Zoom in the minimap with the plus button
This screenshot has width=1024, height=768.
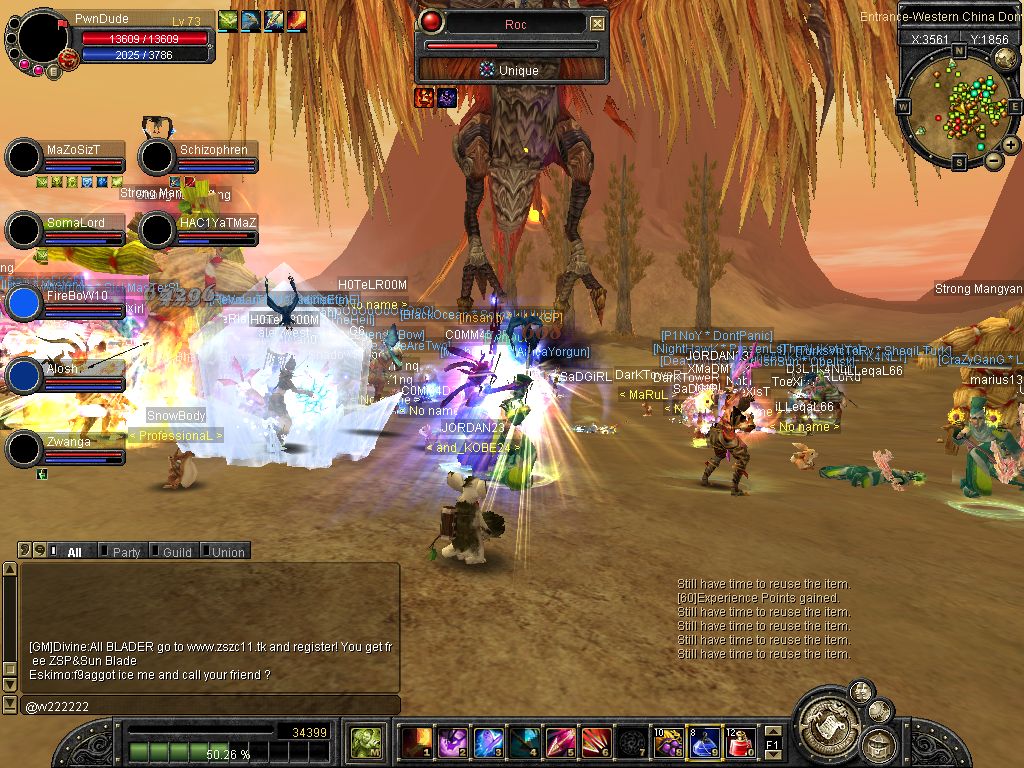(x=1011, y=145)
